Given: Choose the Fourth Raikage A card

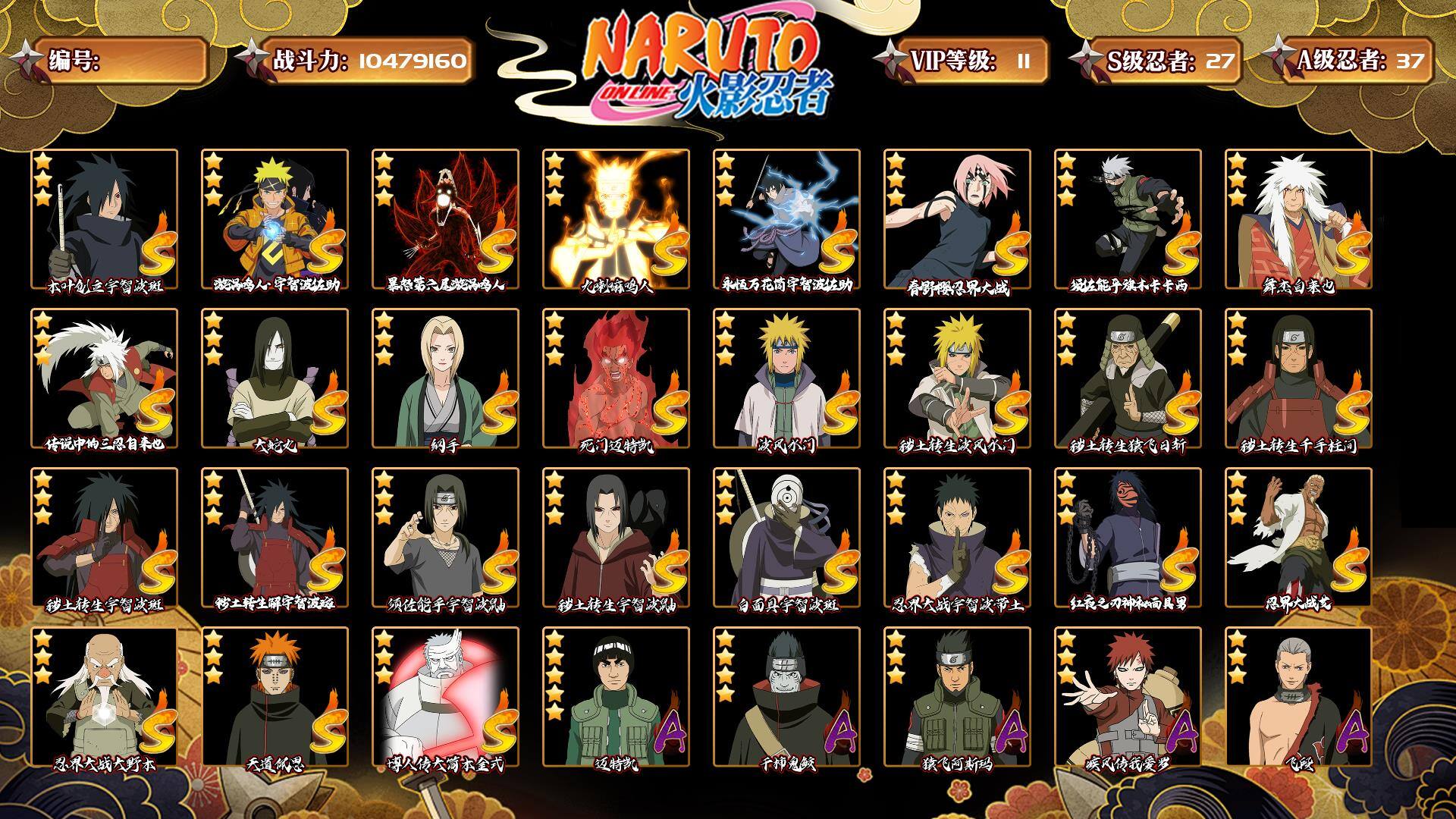Looking at the screenshot, I should pyautogui.click(x=1298, y=538).
